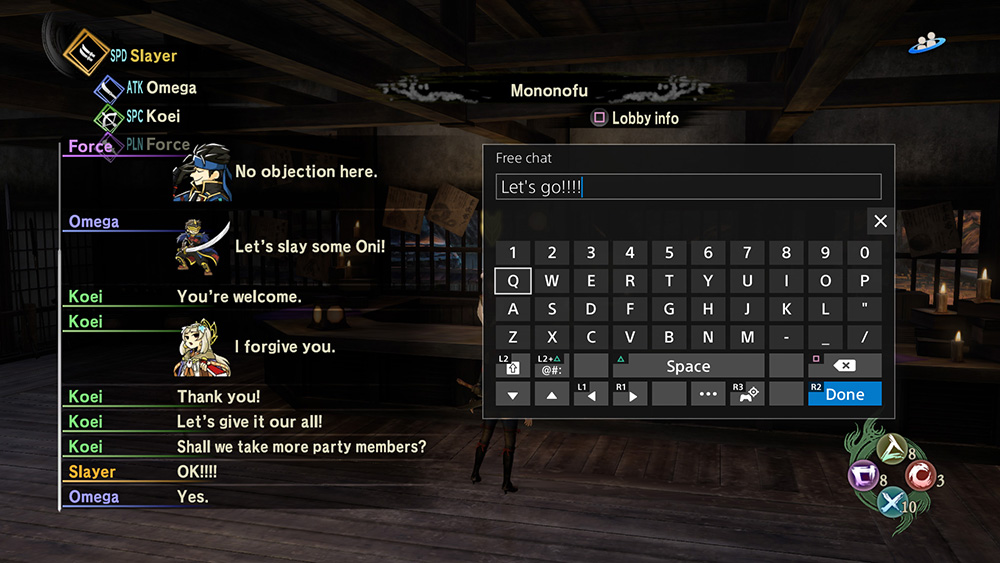This screenshot has width=1000, height=563.
Task: Delete a character with the backspace key
Action: 844,366
